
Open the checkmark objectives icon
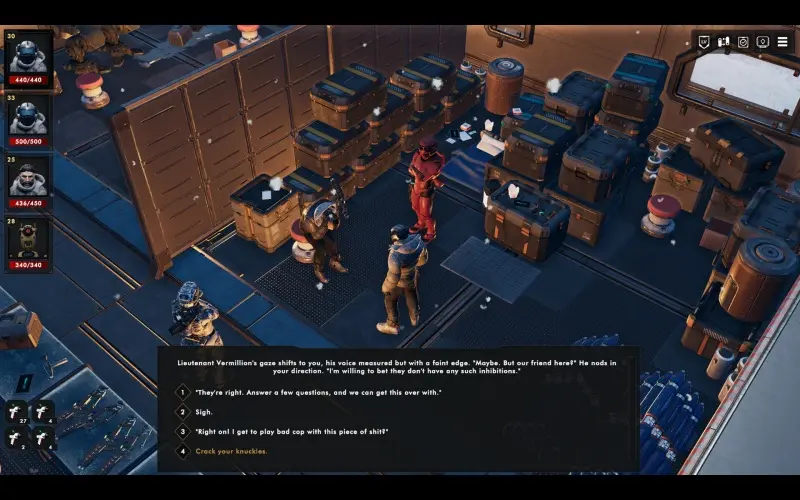click(x=743, y=42)
